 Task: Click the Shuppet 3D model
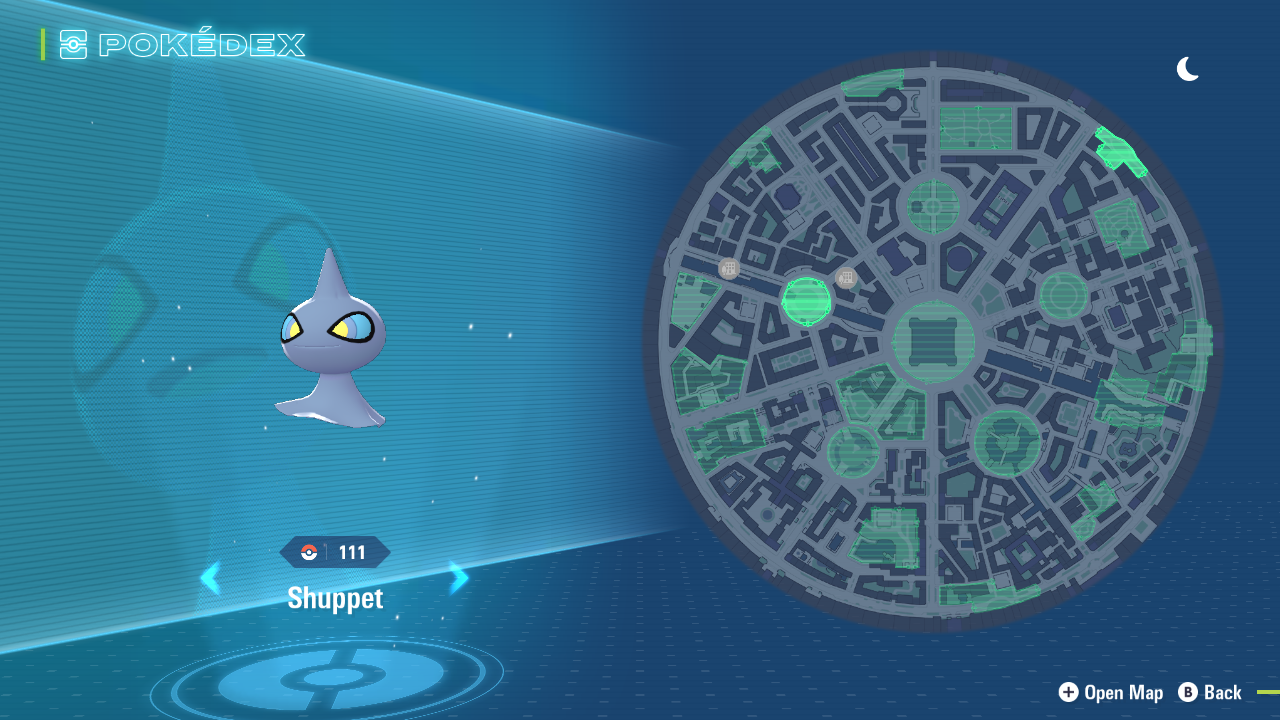[330, 350]
